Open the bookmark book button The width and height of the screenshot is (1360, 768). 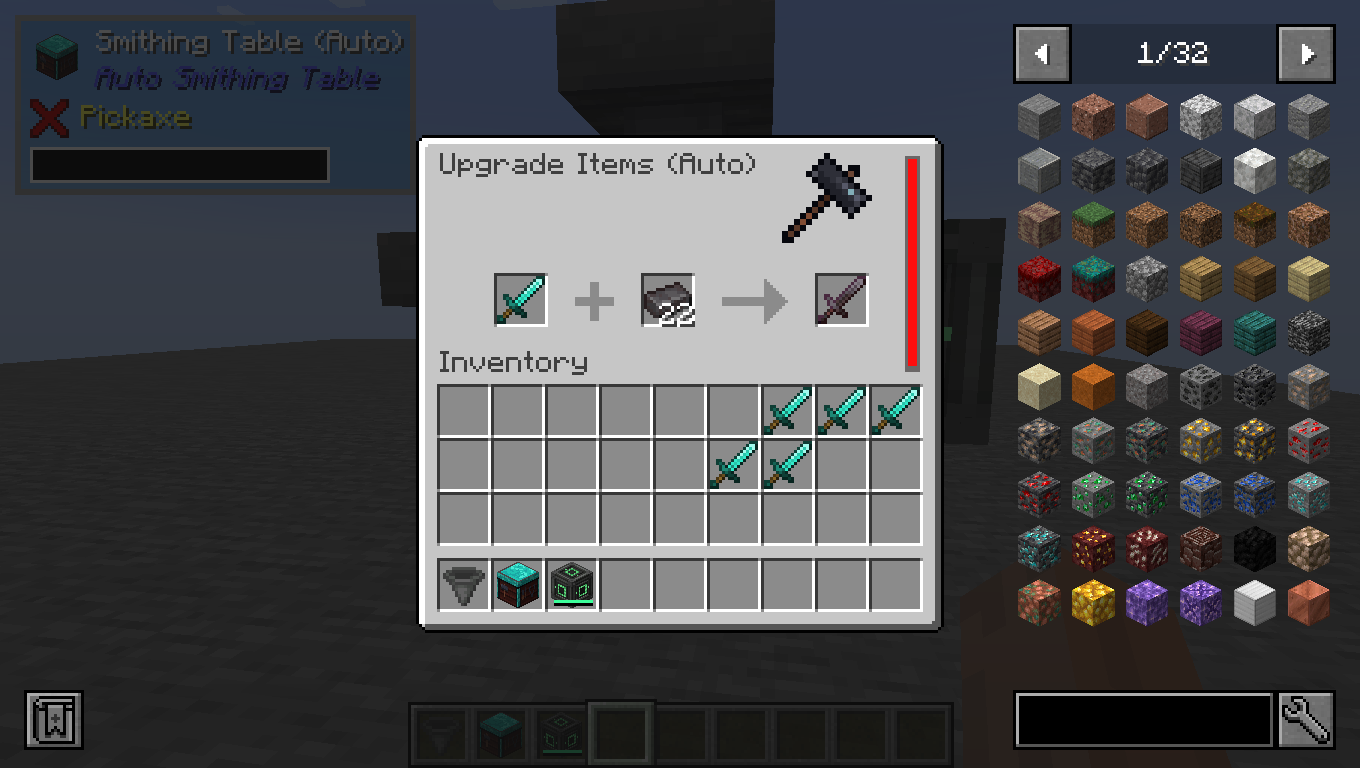pyautogui.click(x=54, y=719)
